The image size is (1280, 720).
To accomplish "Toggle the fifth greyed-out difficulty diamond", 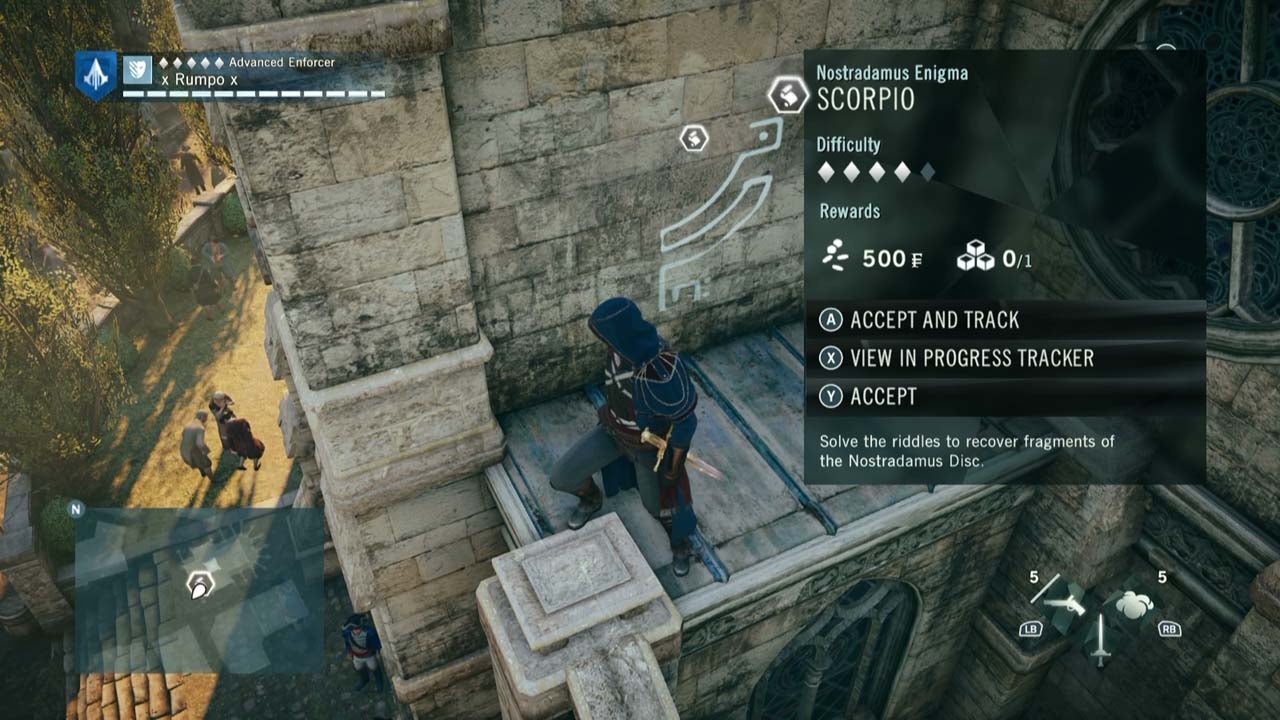I will tap(929, 174).
